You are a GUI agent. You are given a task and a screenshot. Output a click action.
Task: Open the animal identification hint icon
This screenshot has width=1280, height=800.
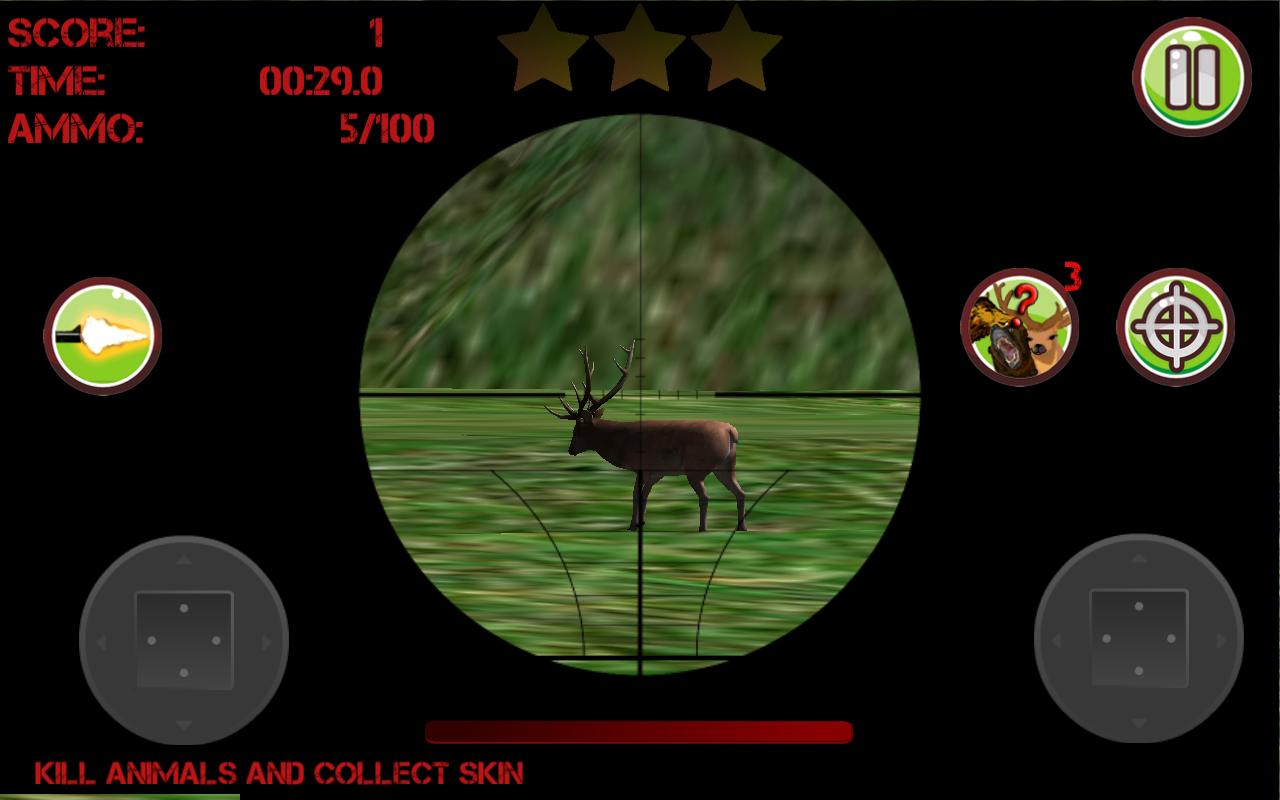click(1019, 325)
